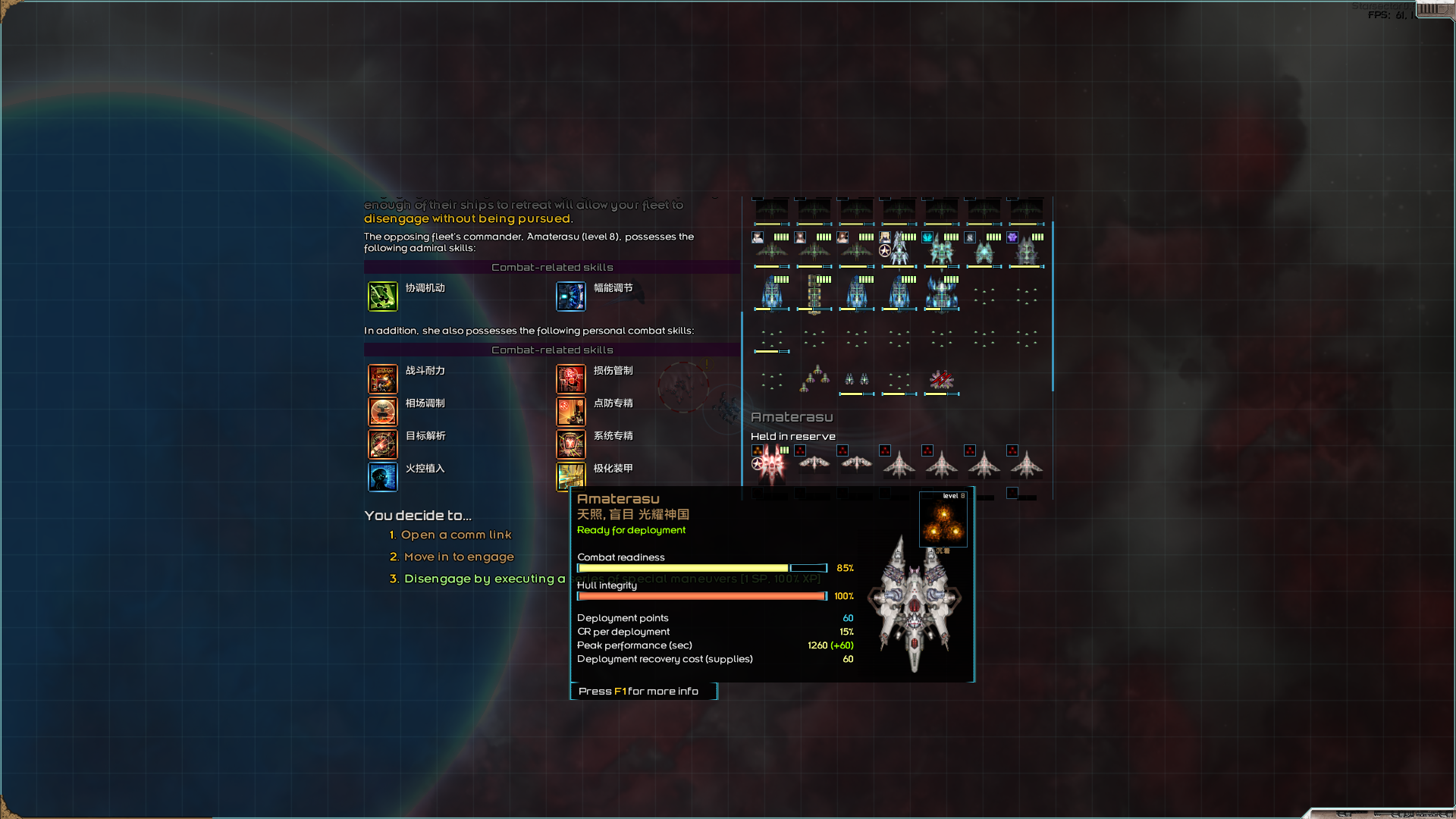View the 目标解析 skill icon

383,444
